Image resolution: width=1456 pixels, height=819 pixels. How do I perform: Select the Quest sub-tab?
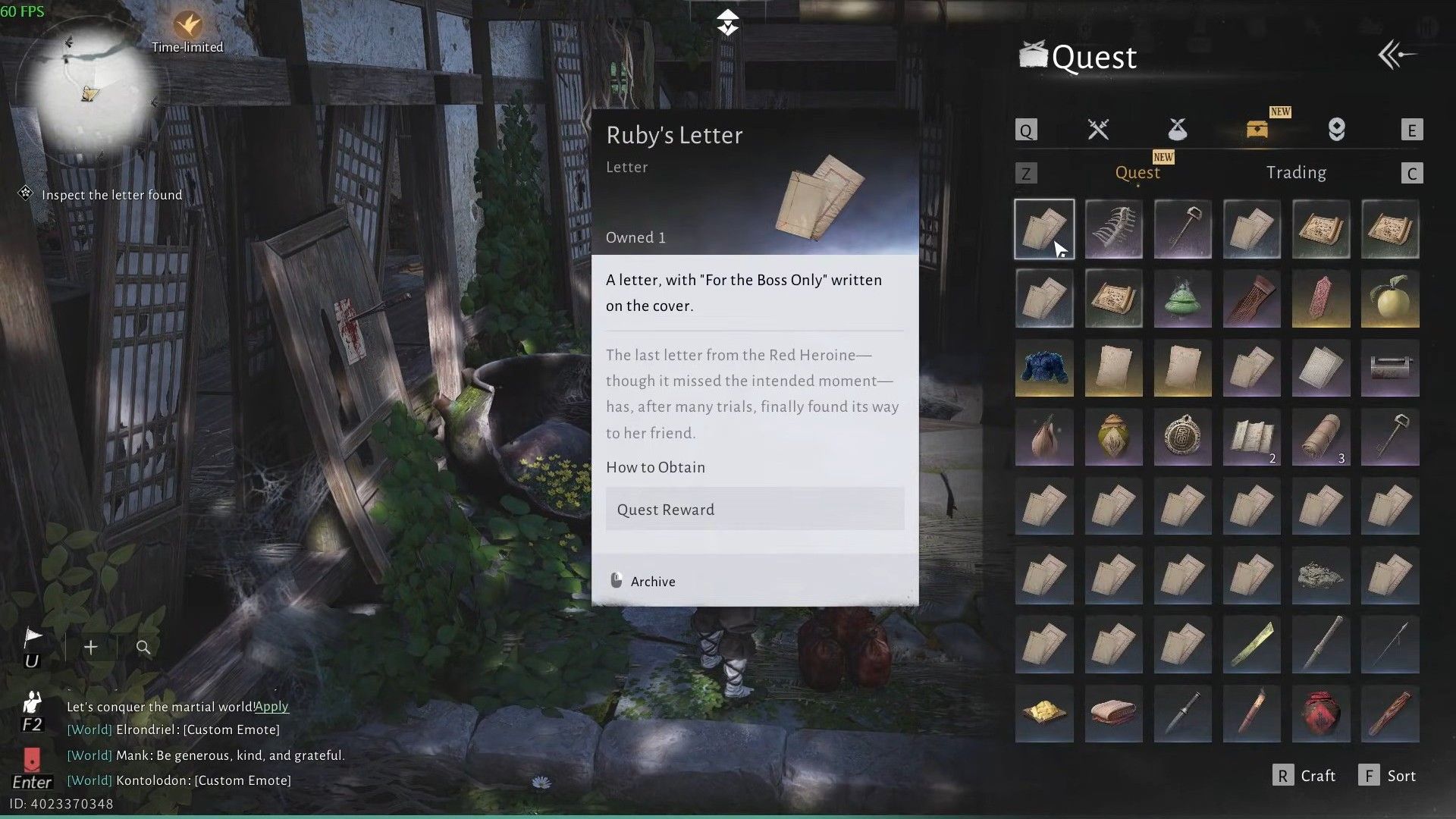1137,173
